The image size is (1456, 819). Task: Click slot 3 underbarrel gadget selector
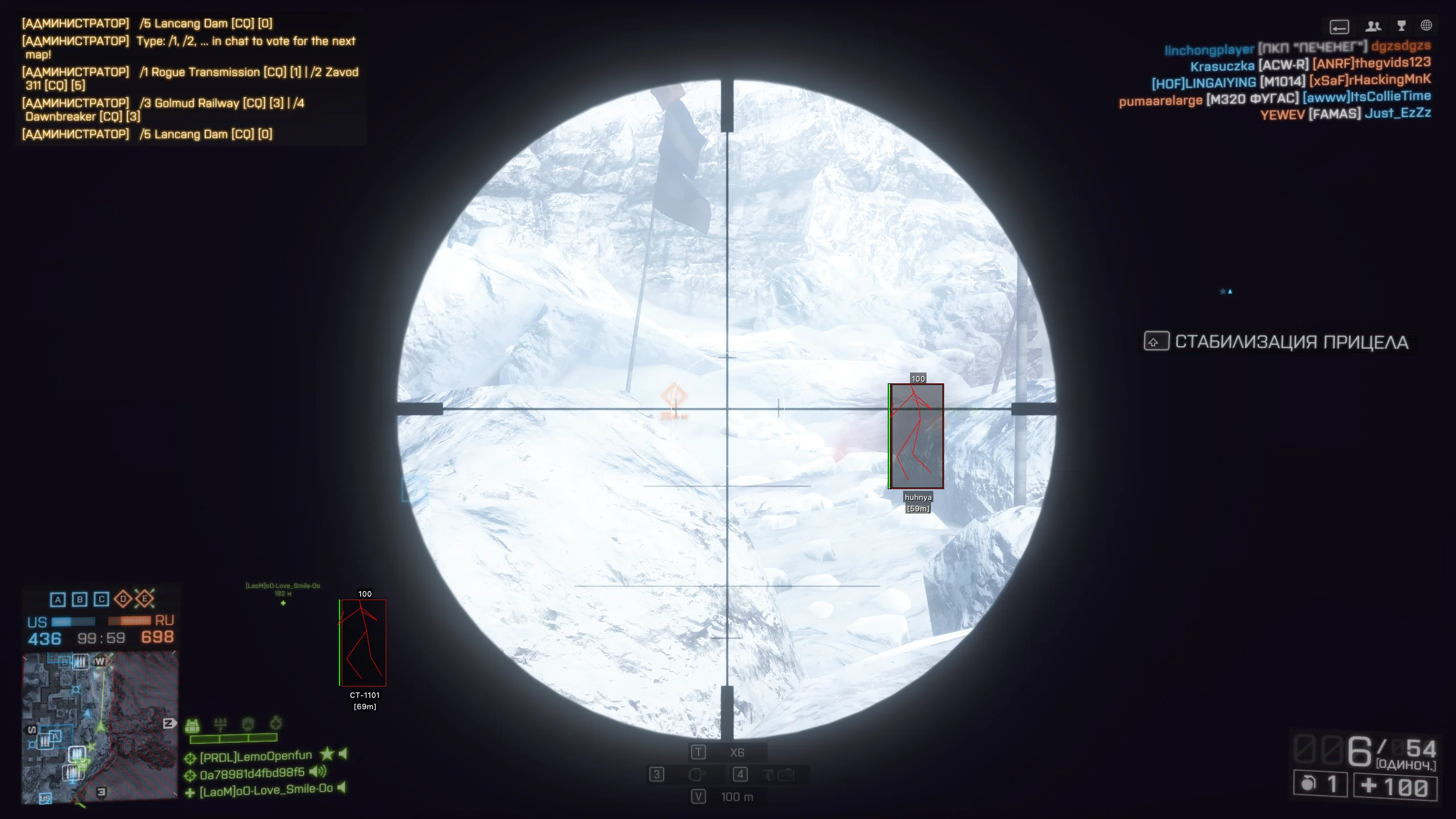click(x=656, y=775)
